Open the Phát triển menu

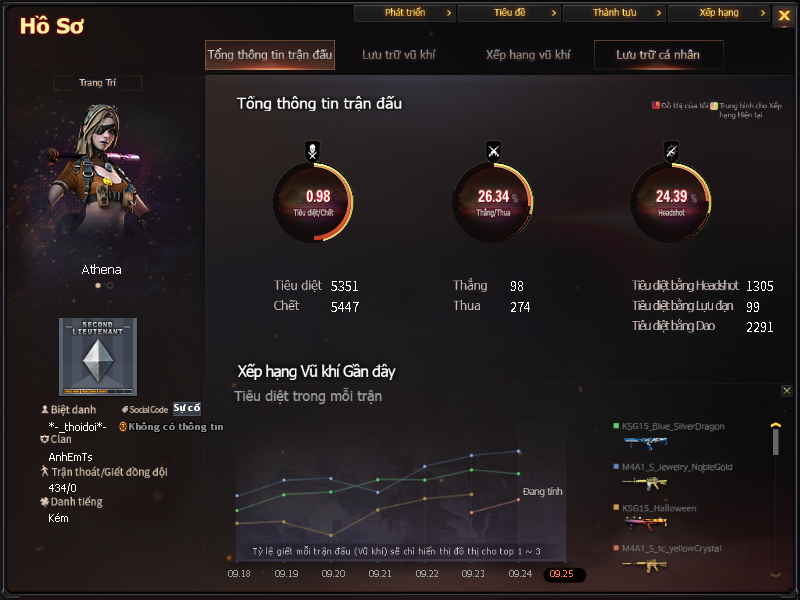pos(405,13)
